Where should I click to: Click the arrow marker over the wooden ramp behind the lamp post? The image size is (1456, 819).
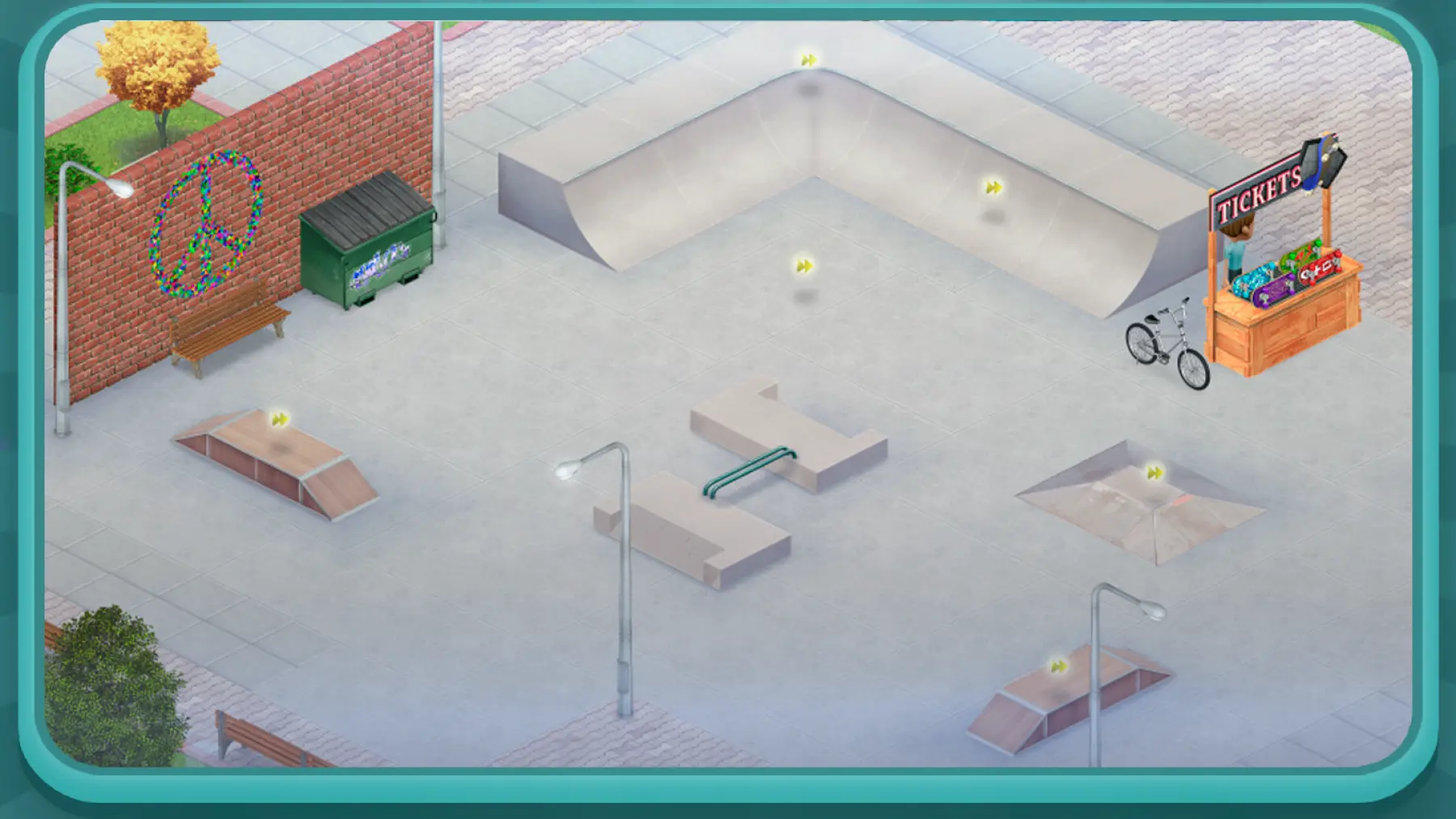1058,667
